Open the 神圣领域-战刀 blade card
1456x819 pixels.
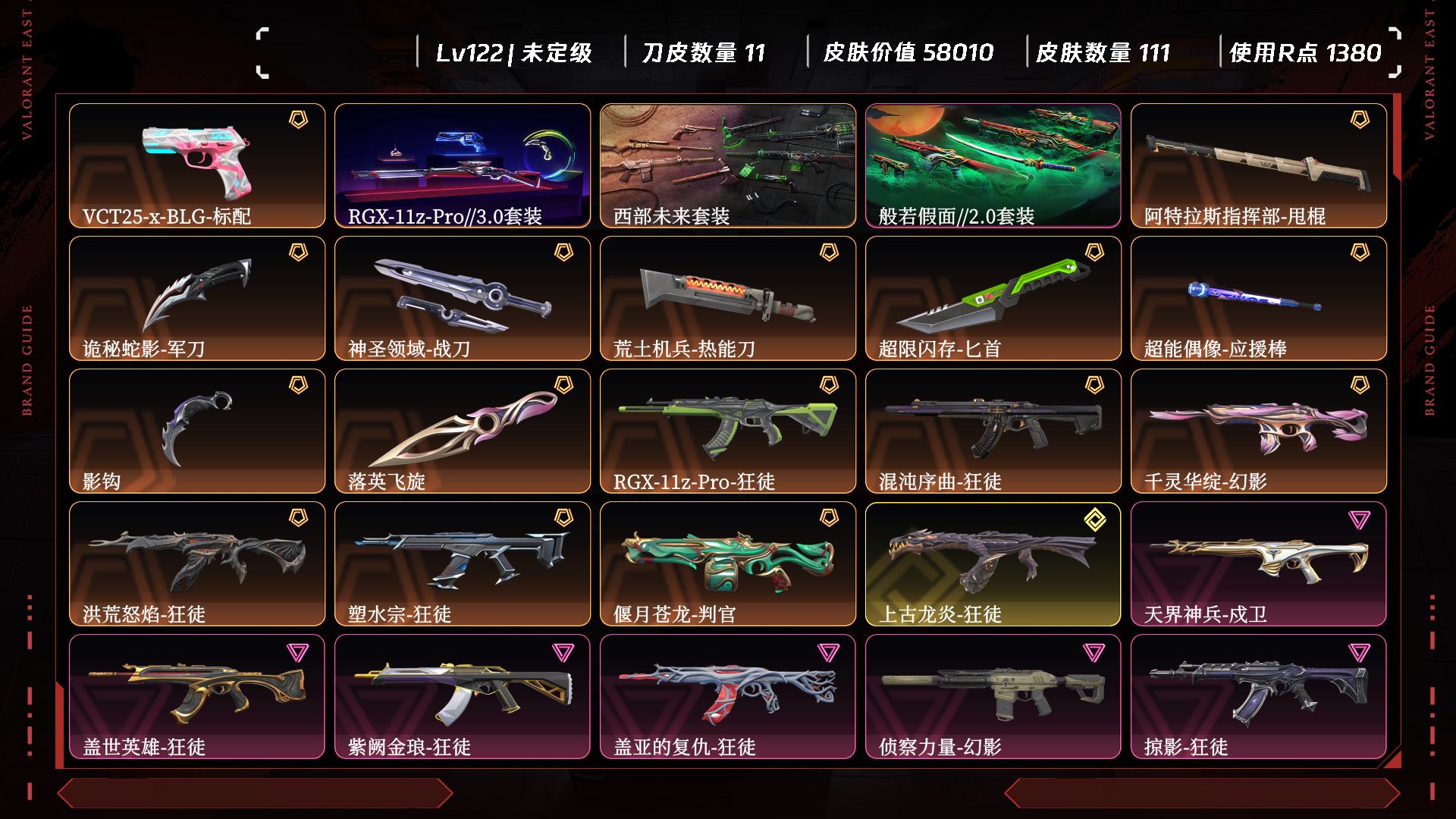[463, 298]
